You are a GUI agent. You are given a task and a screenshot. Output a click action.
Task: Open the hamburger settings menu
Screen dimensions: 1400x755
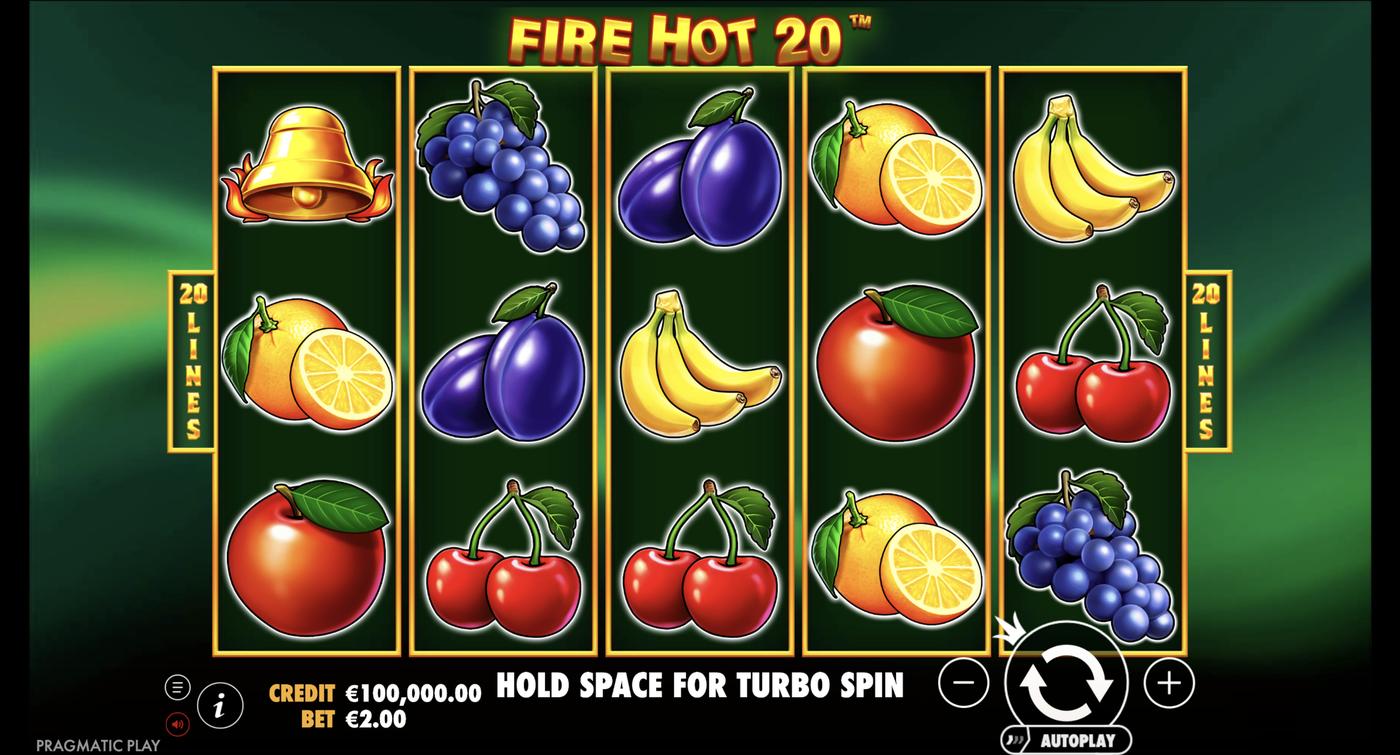(179, 686)
